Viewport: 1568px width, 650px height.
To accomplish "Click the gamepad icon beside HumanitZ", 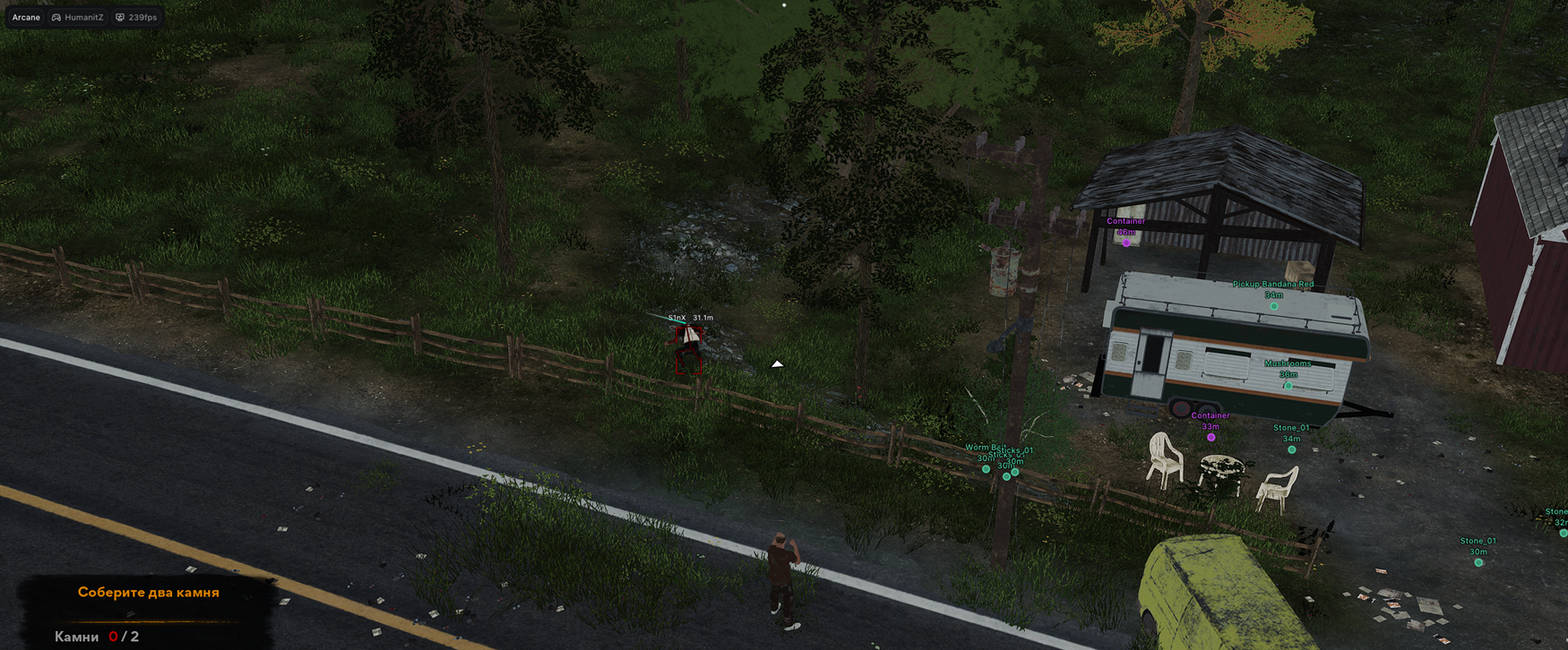I will coord(56,16).
